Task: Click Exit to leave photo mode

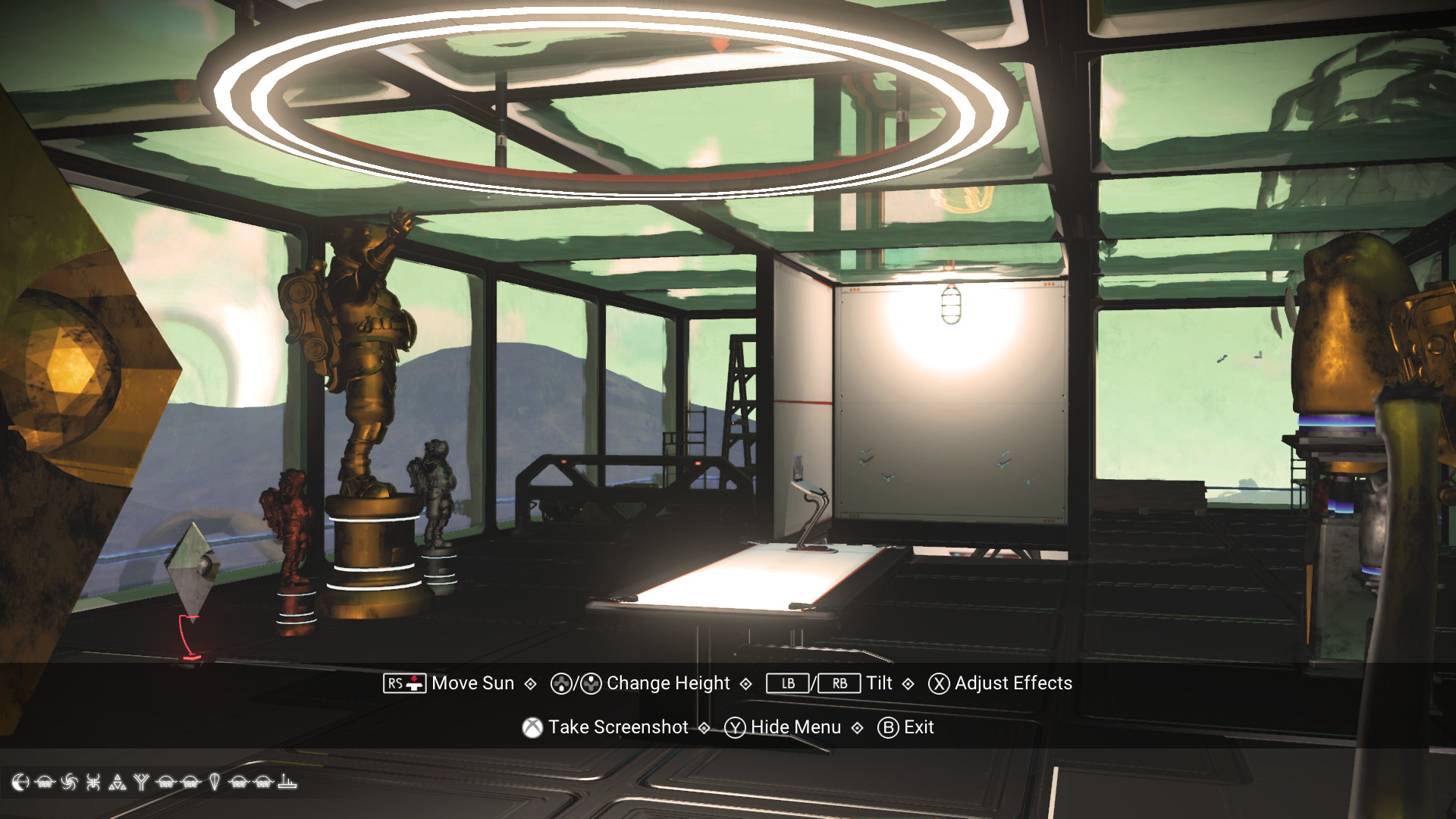Action: (x=919, y=727)
